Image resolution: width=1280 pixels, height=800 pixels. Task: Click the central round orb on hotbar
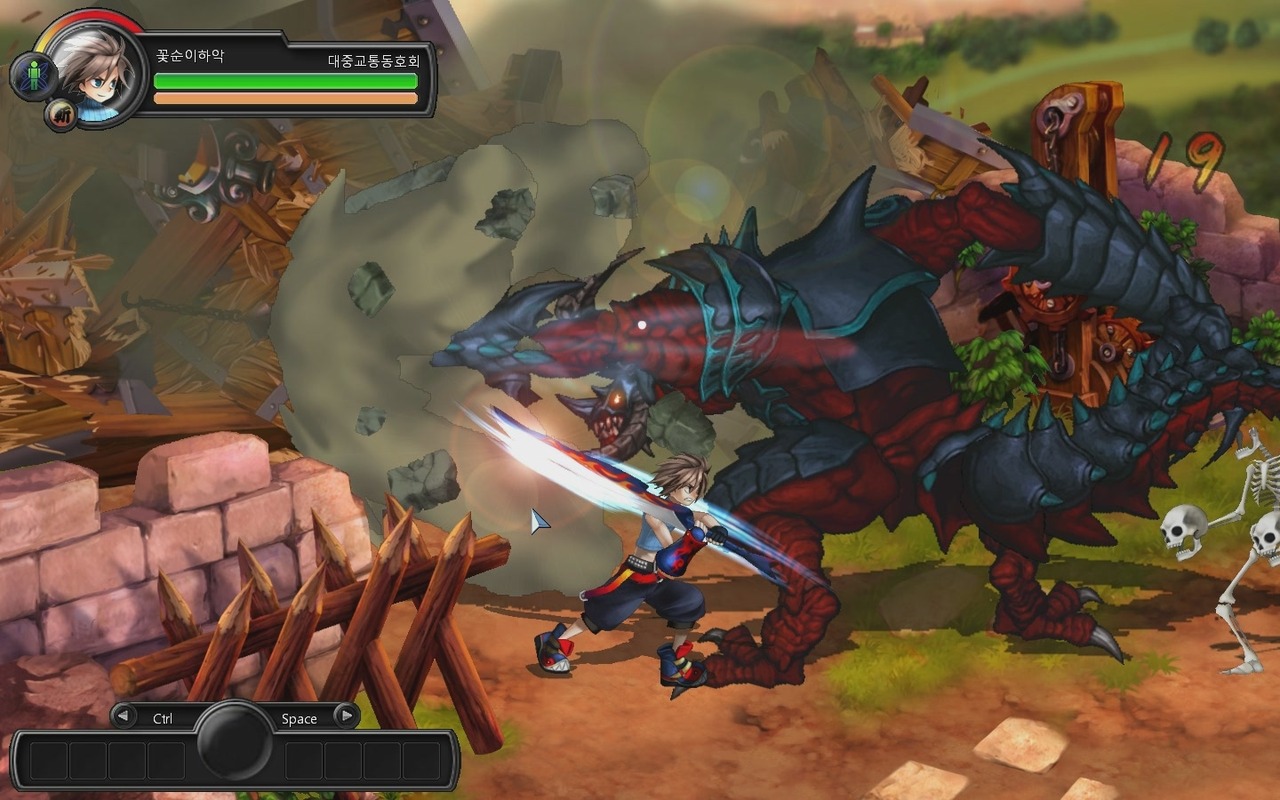[x=235, y=740]
